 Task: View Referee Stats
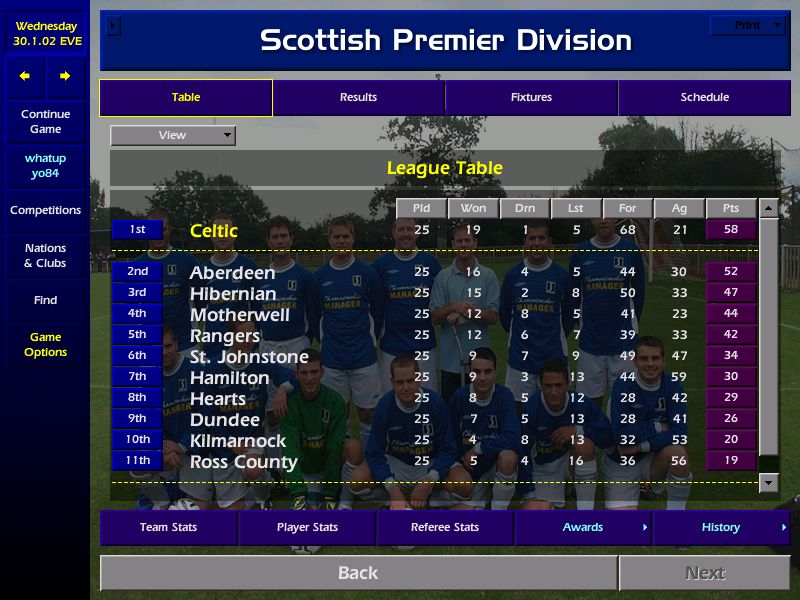coord(445,528)
